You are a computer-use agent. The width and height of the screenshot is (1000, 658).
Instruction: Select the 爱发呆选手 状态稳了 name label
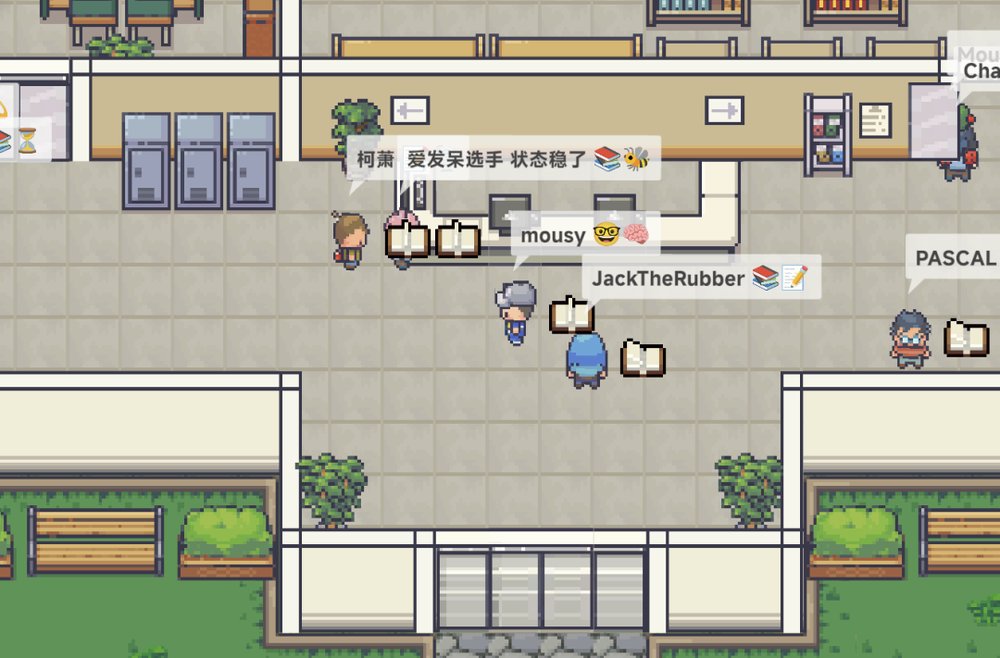[527, 158]
